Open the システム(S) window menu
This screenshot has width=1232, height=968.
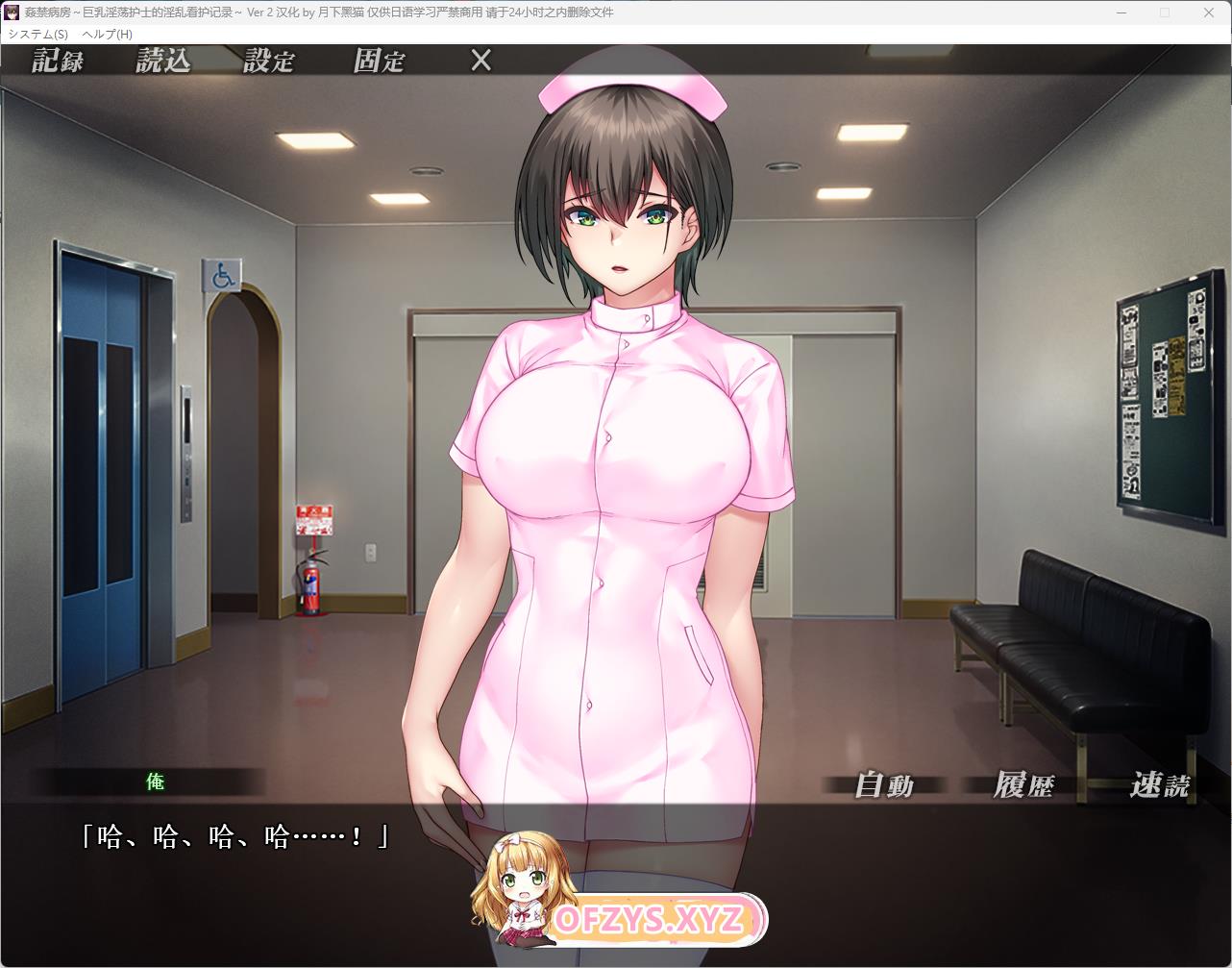point(37,34)
